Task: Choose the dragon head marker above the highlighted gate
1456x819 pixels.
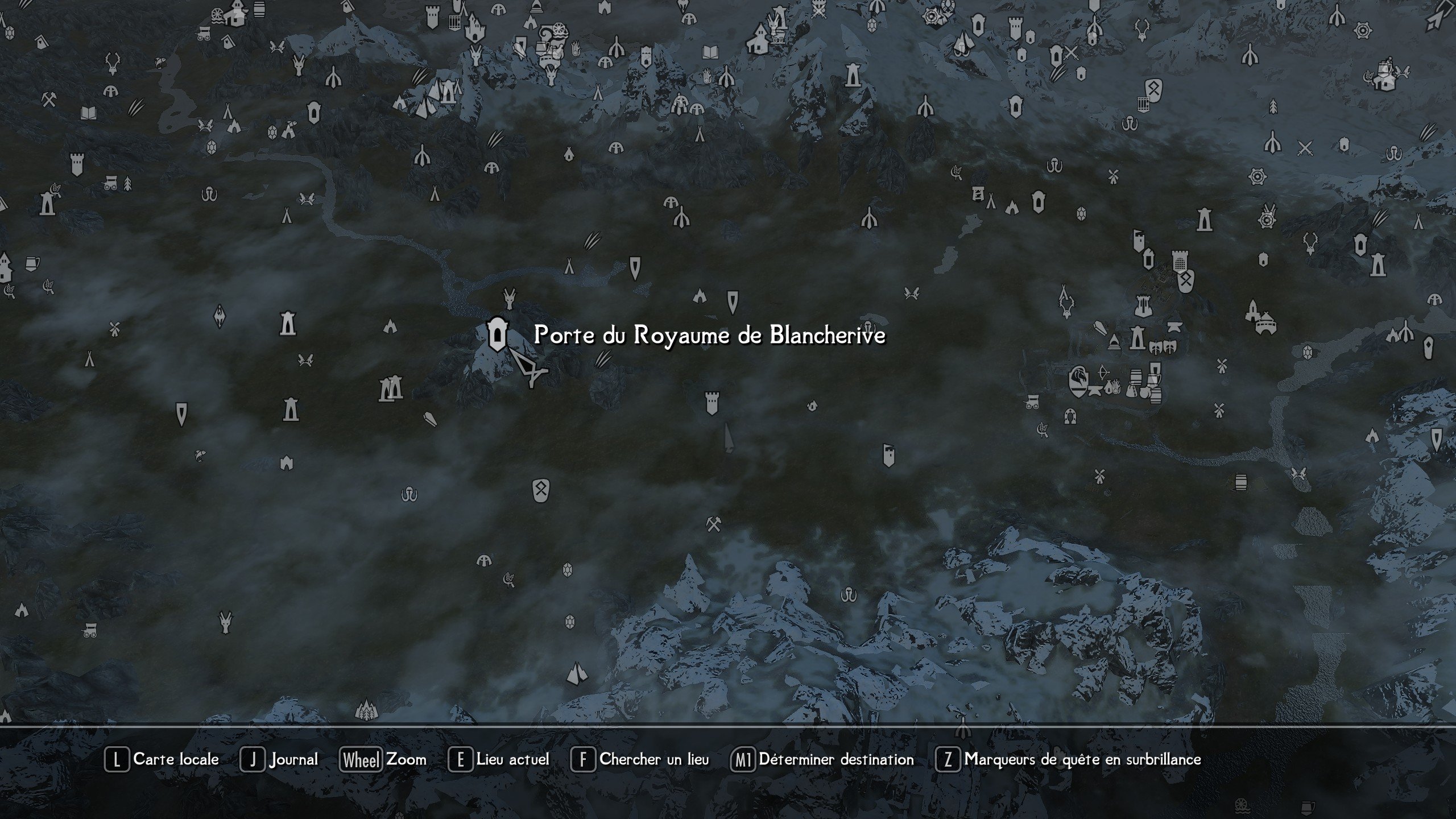Action: click(510, 297)
